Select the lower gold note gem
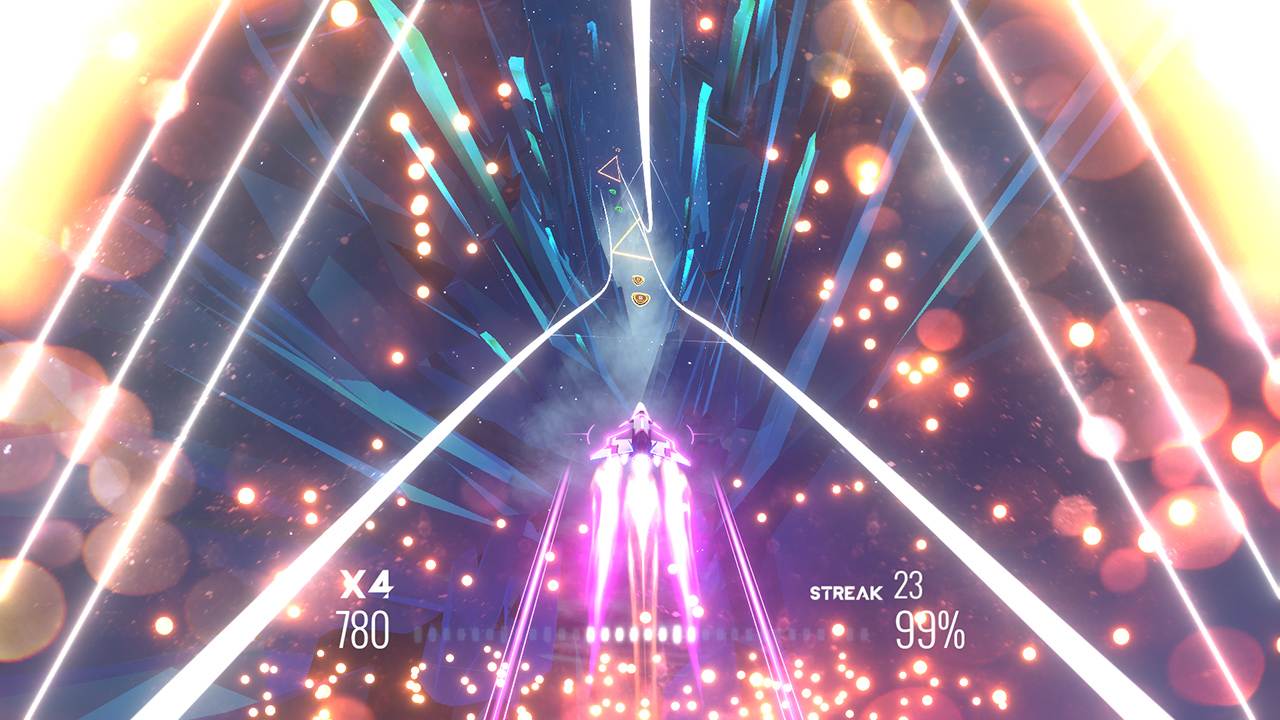Screen dimensions: 1280x720 pos(639,297)
